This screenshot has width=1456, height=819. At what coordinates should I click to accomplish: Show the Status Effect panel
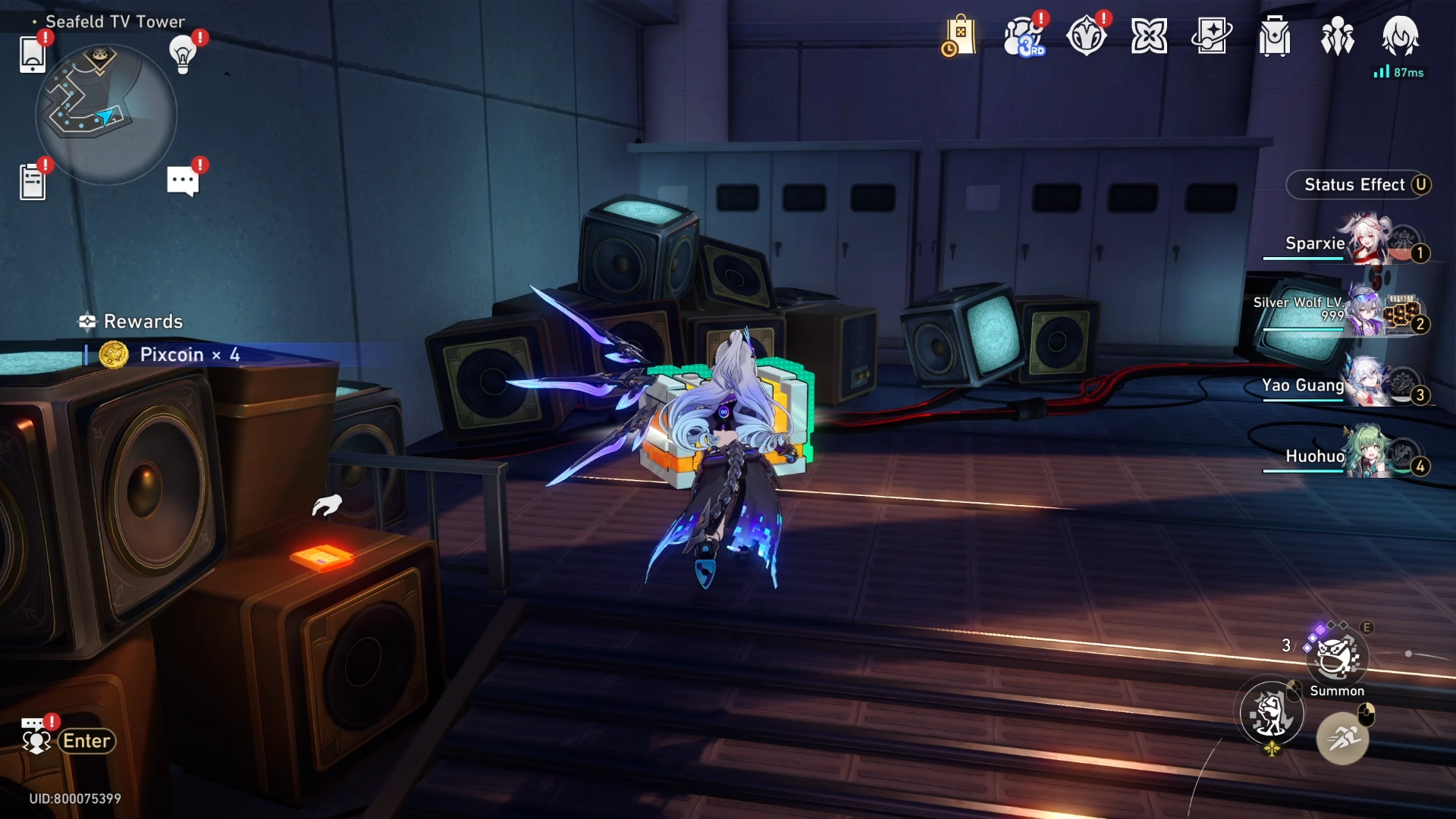pyautogui.click(x=1357, y=185)
